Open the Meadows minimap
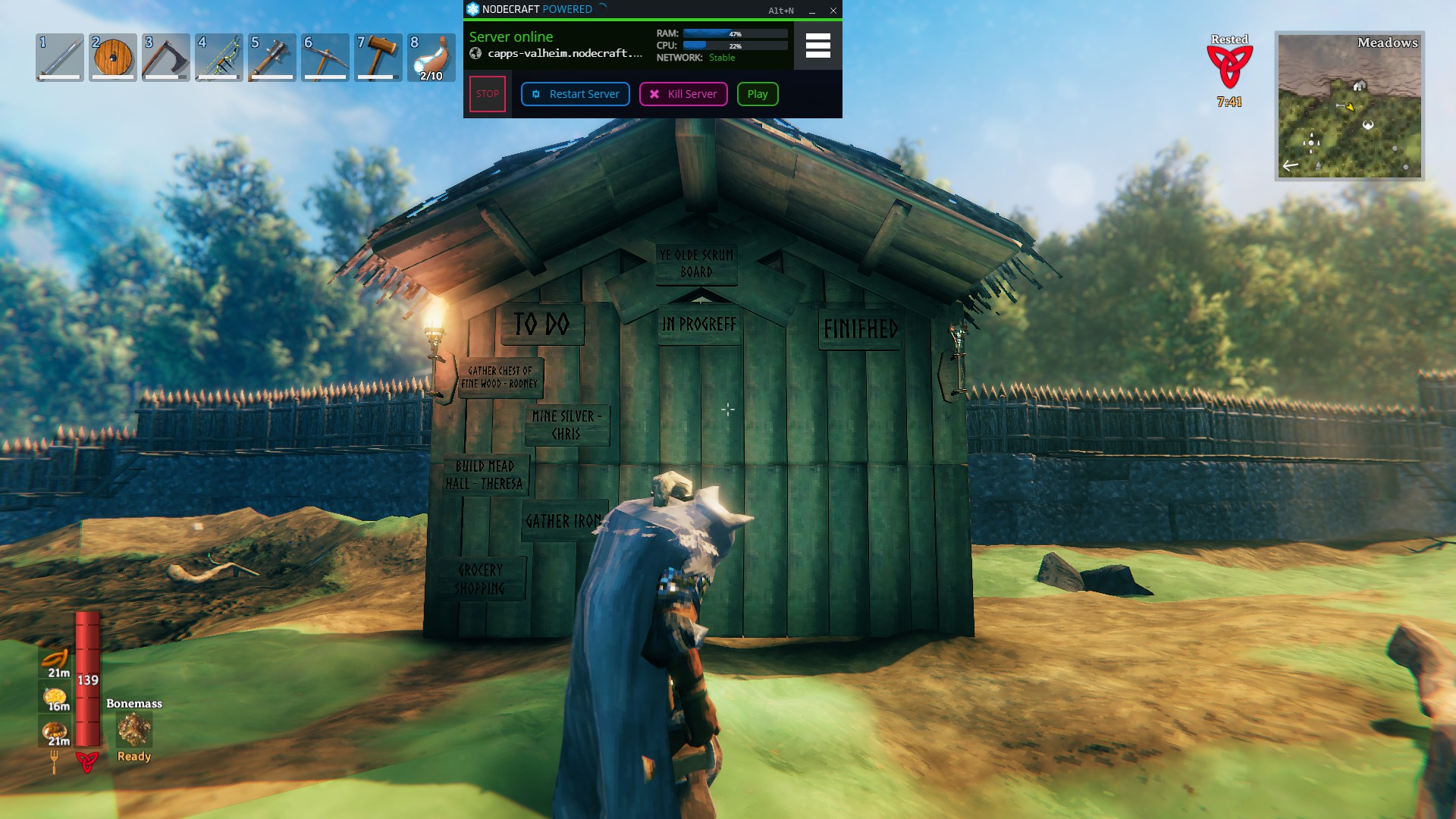The width and height of the screenshot is (1456, 819). click(1349, 105)
